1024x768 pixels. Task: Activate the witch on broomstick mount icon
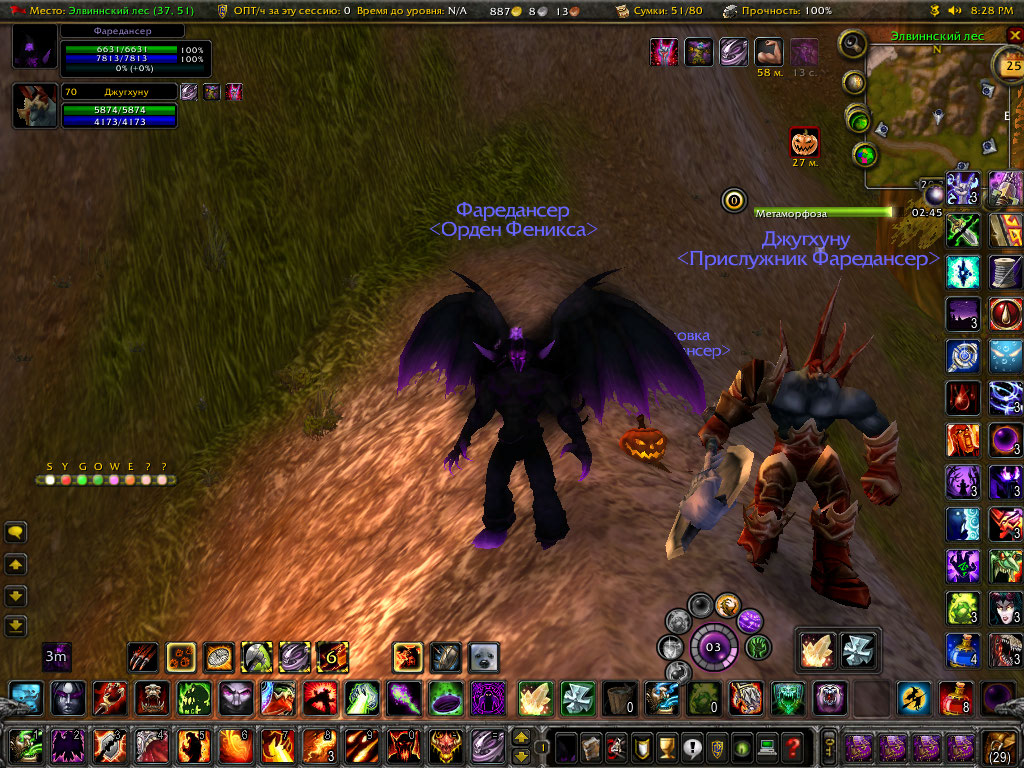912,697
